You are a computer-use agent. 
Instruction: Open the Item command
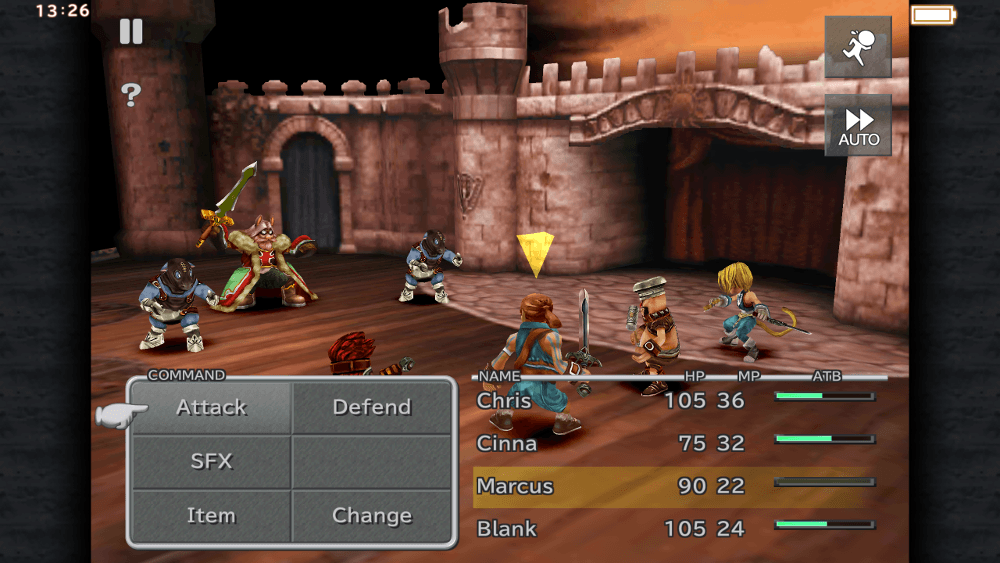pos(211,516)
